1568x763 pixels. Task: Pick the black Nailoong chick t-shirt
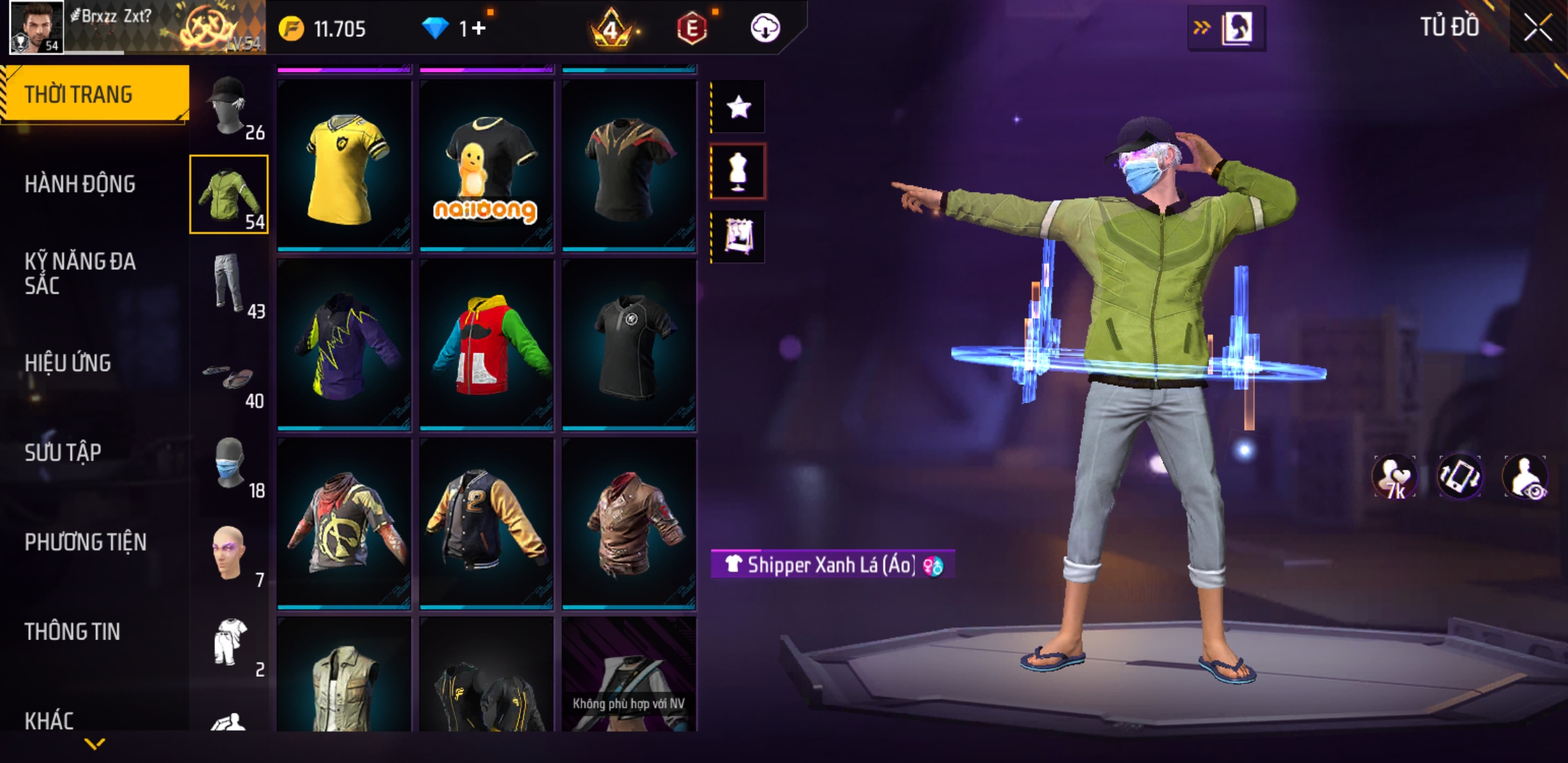[x=487, y=166]
